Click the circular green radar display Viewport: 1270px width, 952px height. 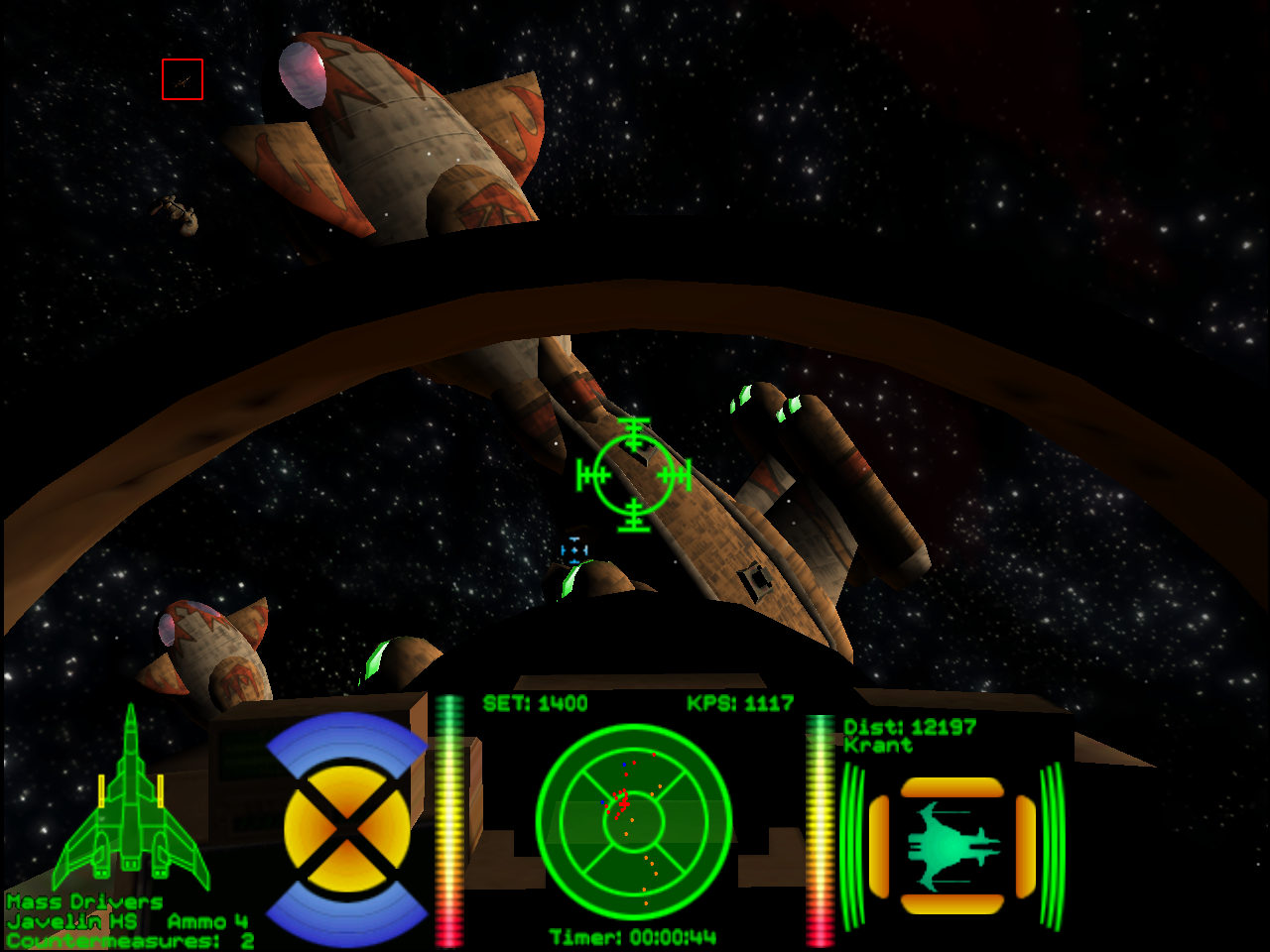[x=634, y=822]
